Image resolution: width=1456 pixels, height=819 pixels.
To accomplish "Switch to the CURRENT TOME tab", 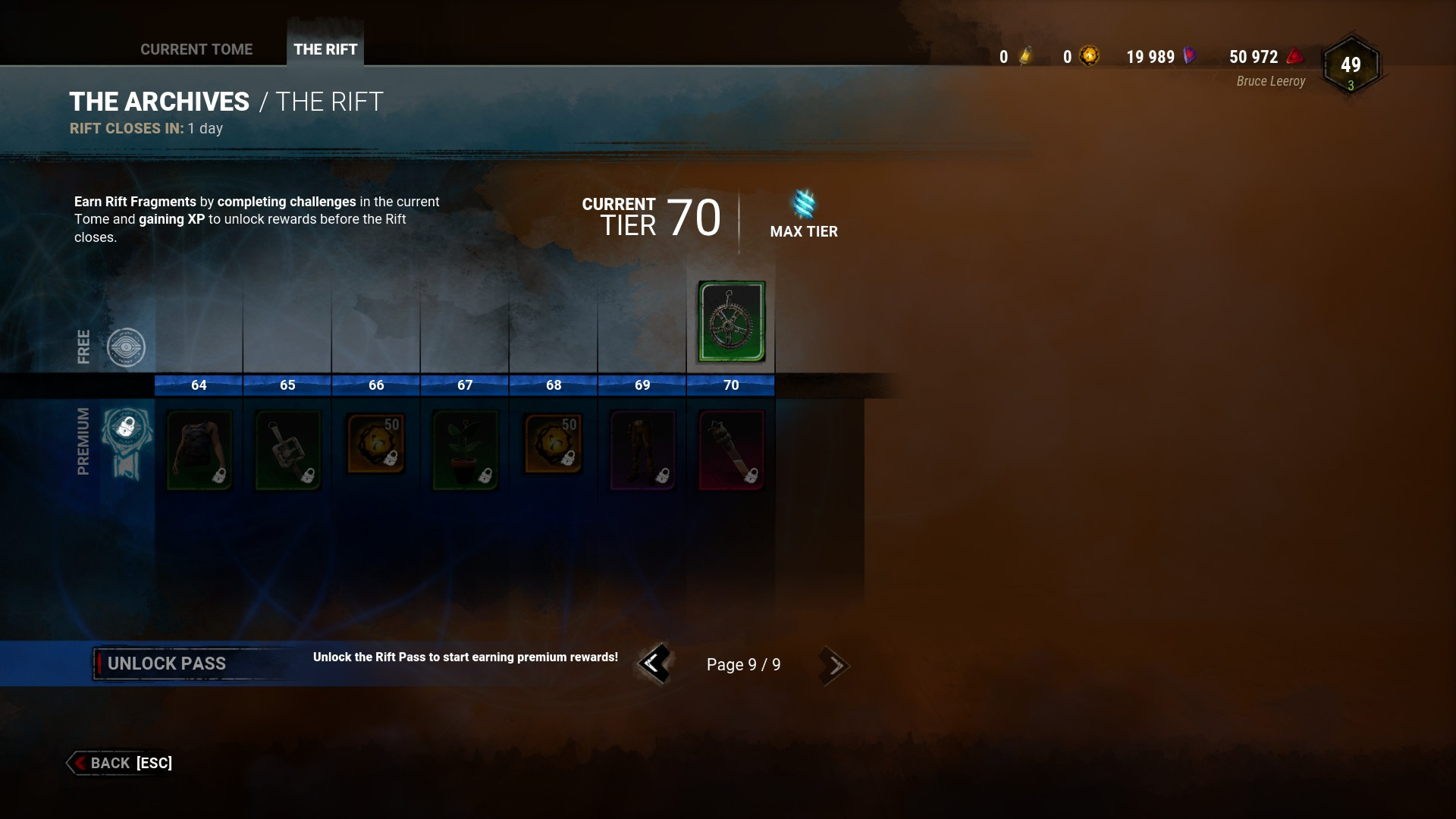I will click(196, 49).
